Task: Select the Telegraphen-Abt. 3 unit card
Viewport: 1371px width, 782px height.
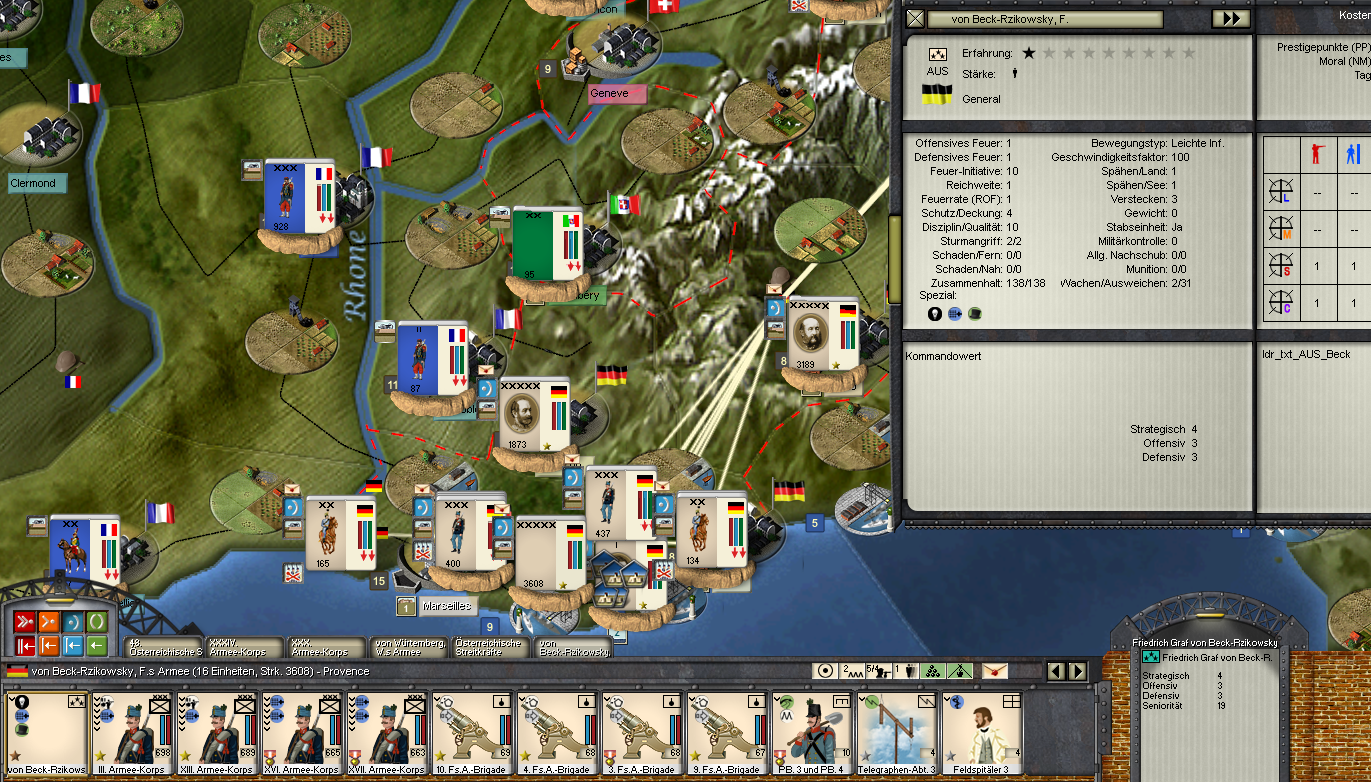Action: pyautogui.click(x=897, y=734)
